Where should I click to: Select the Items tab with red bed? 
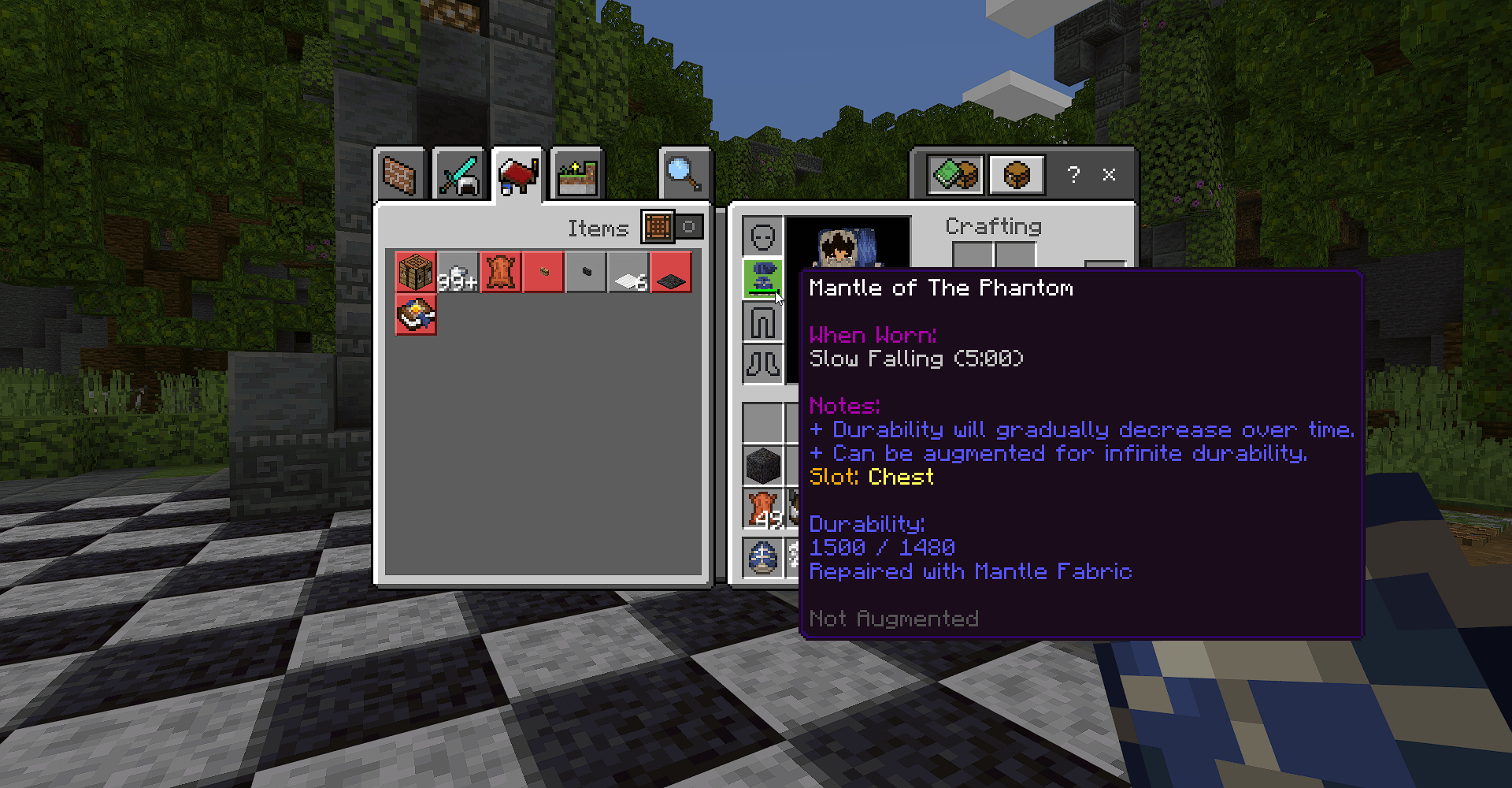[x=517, y=174]
